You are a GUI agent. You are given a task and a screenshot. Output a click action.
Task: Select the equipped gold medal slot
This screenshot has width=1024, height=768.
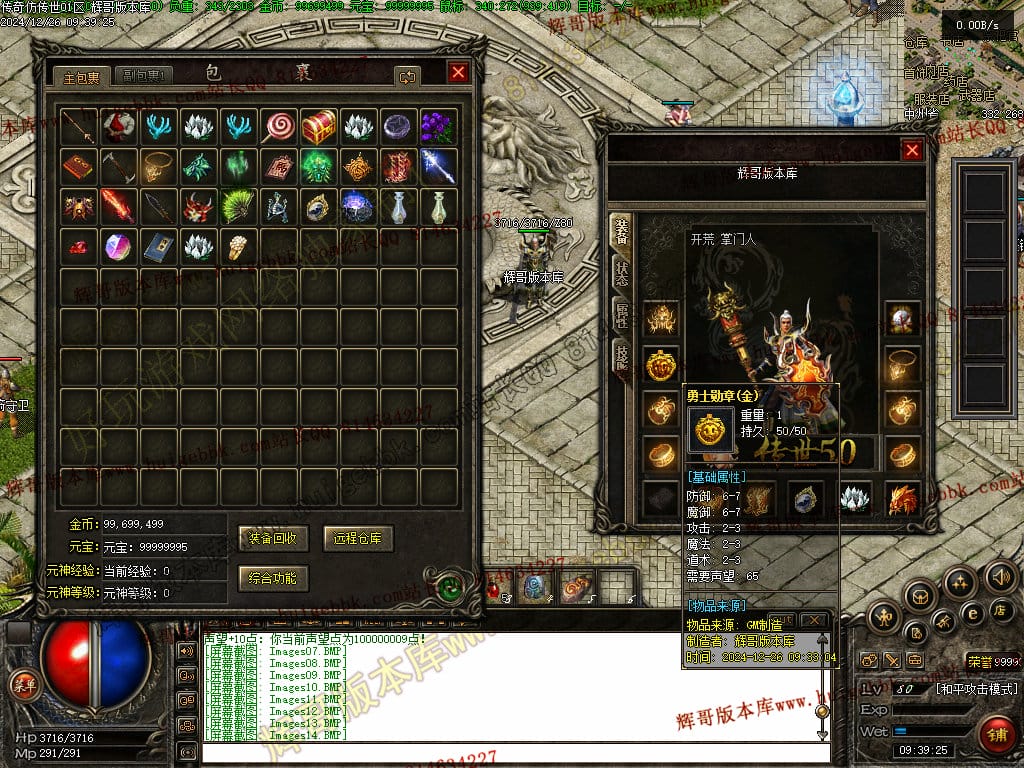click(660, 364)
